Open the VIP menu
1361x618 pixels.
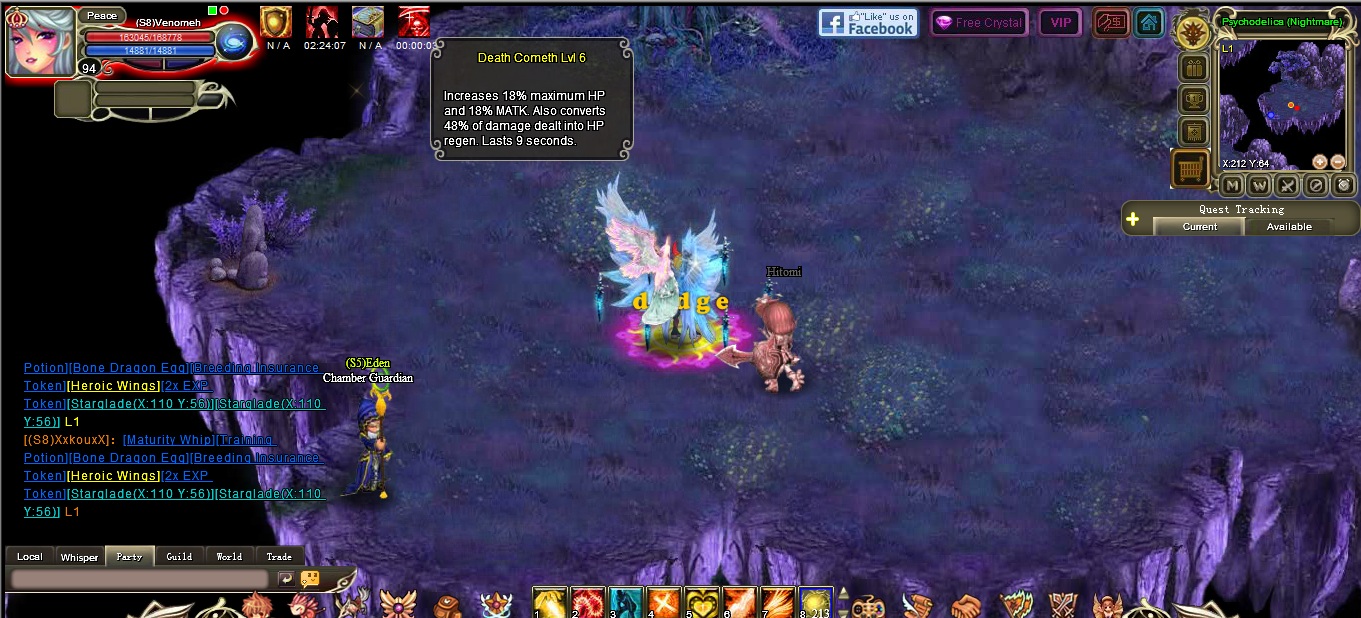1060,23
